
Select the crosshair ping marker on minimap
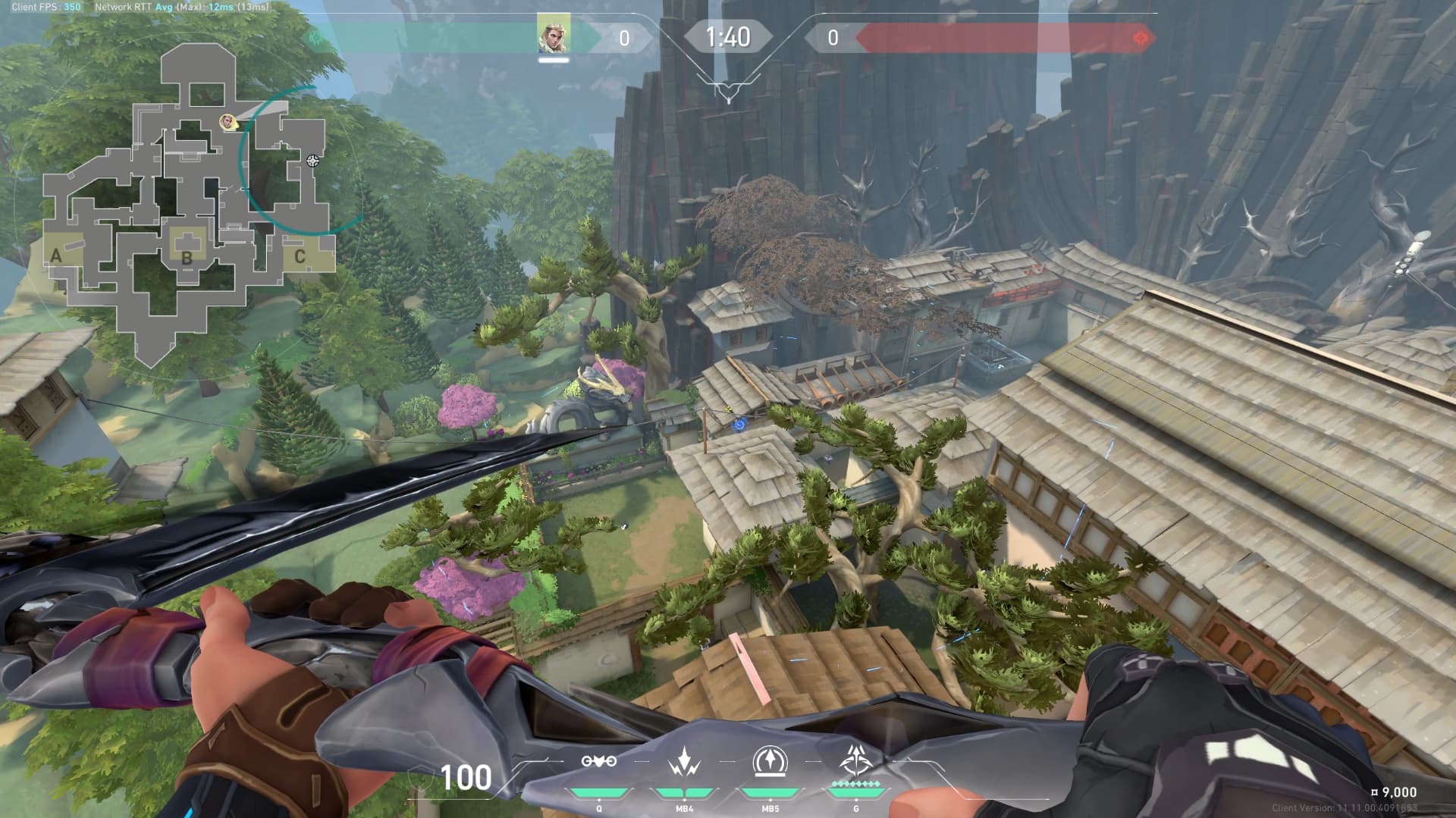click(312, 161)
